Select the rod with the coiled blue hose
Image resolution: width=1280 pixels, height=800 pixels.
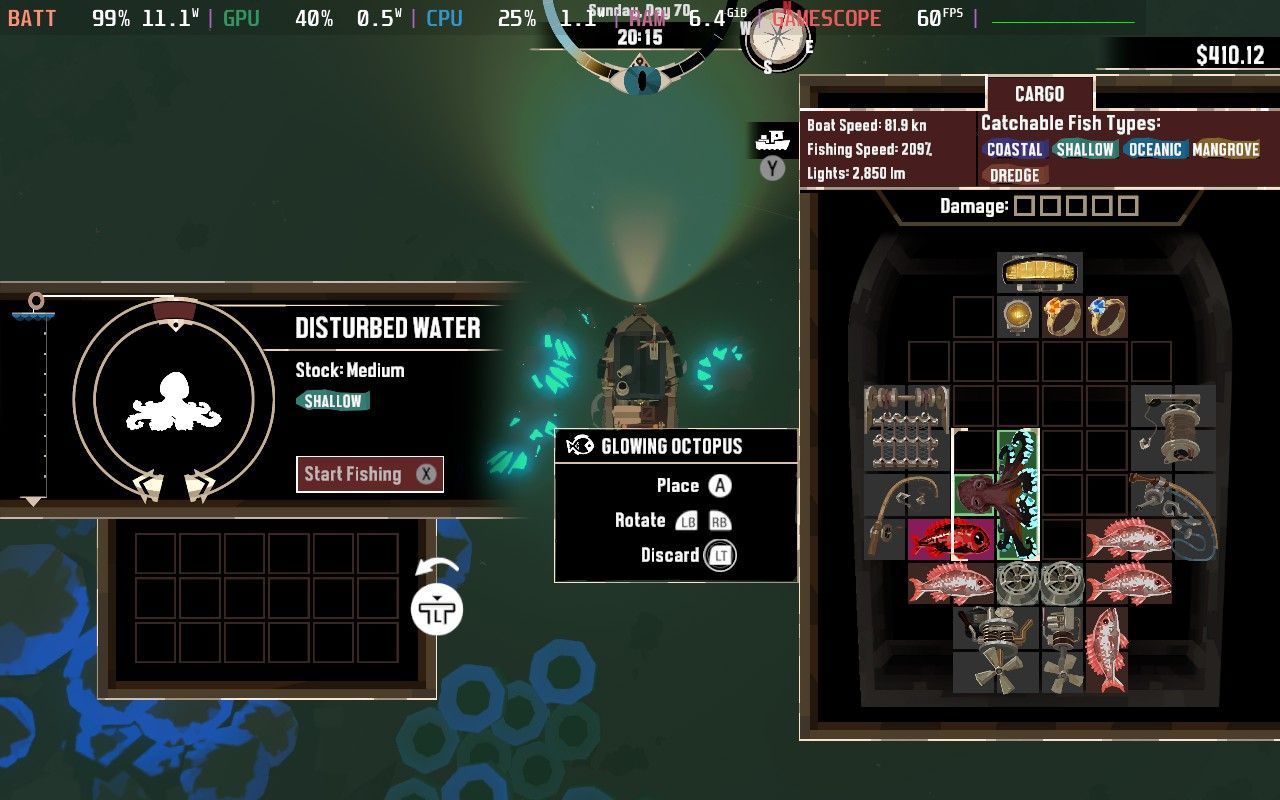click(1172, 515)
